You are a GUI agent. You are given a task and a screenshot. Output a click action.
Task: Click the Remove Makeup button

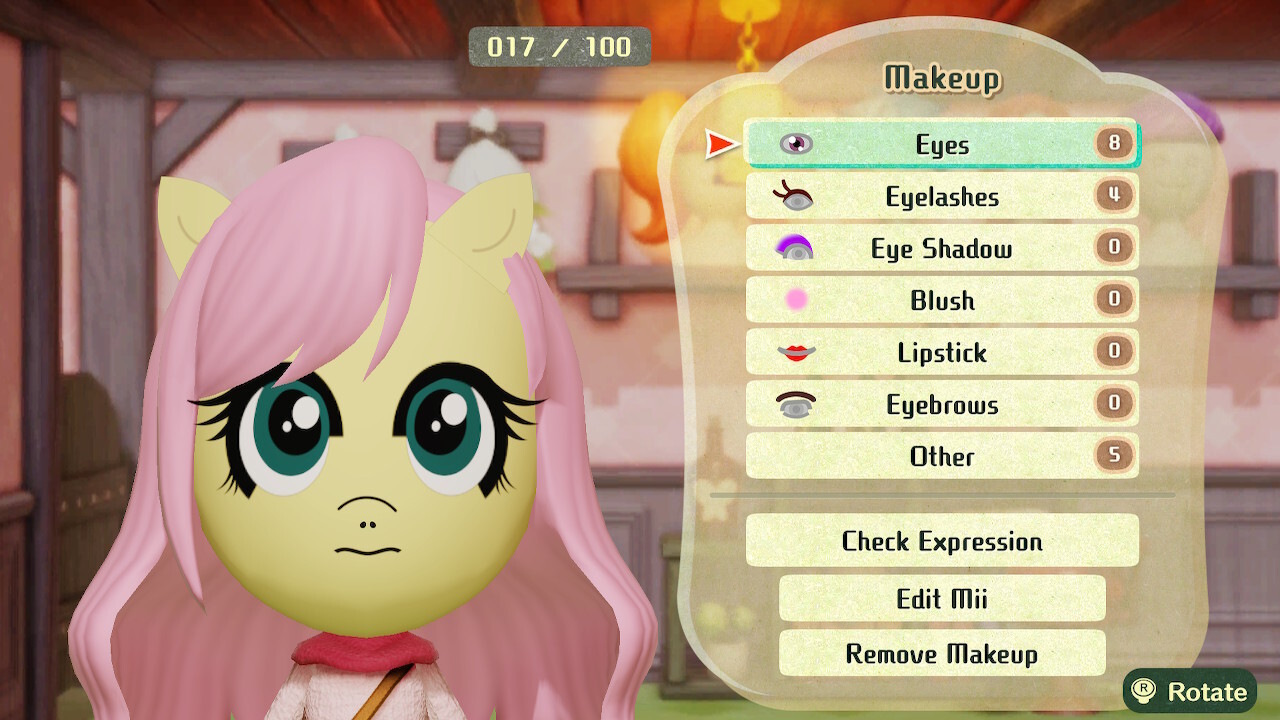pyautogui.click(x=942, y=654)
